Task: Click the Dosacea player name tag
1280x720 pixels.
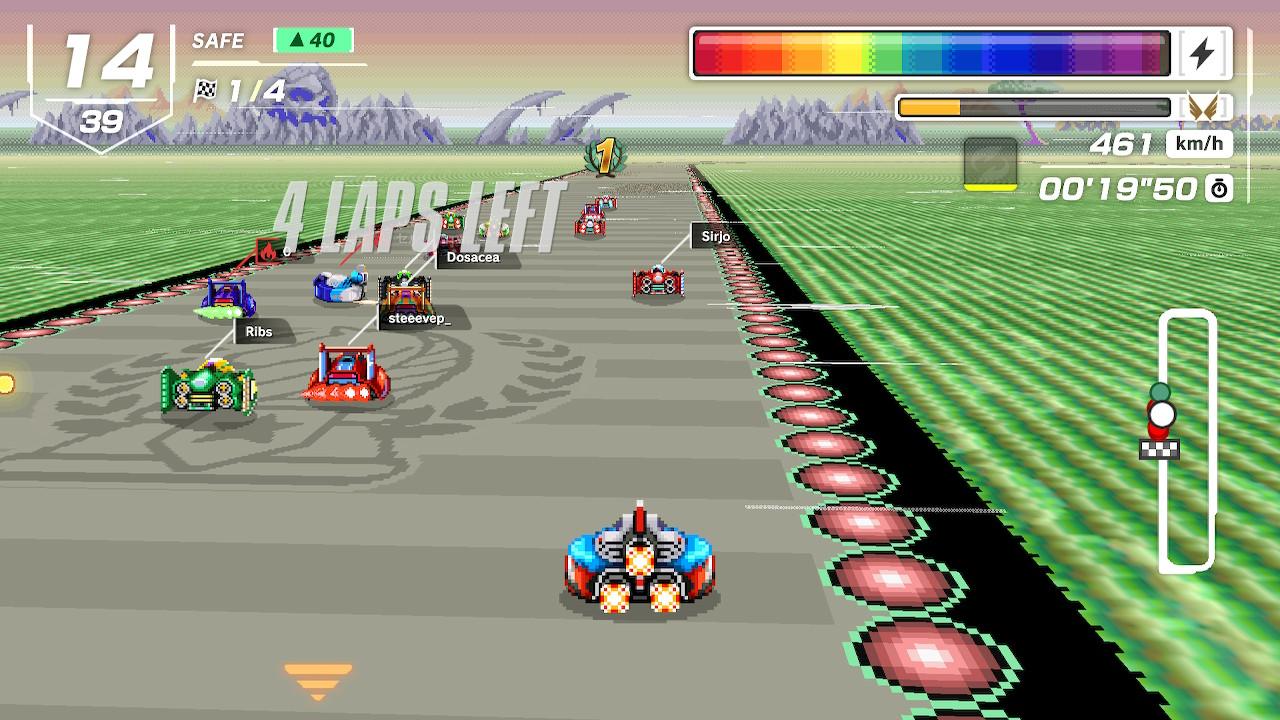Action: [x=474, y=257]
